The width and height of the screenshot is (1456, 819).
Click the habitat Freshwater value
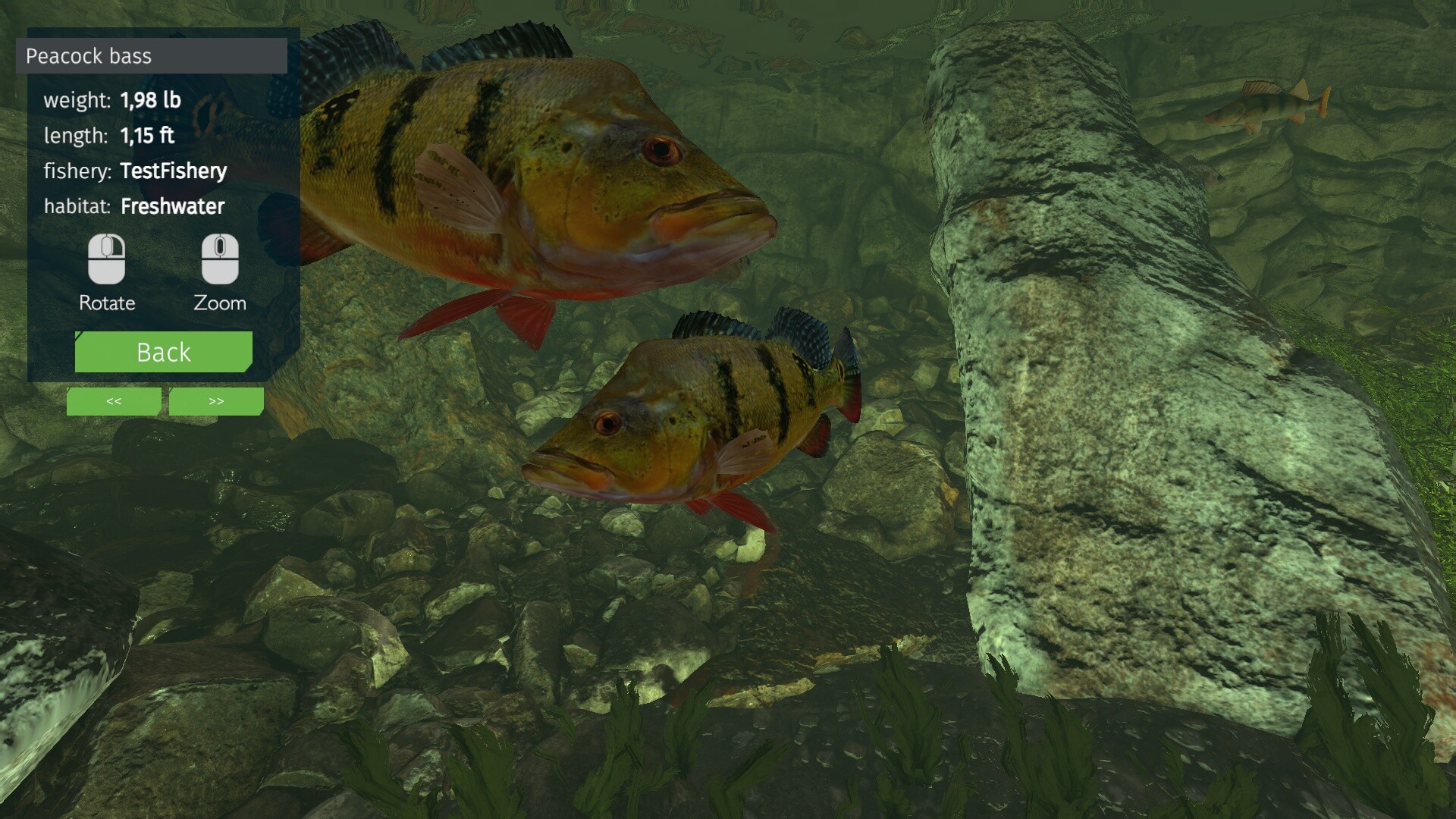click(173, 206)
